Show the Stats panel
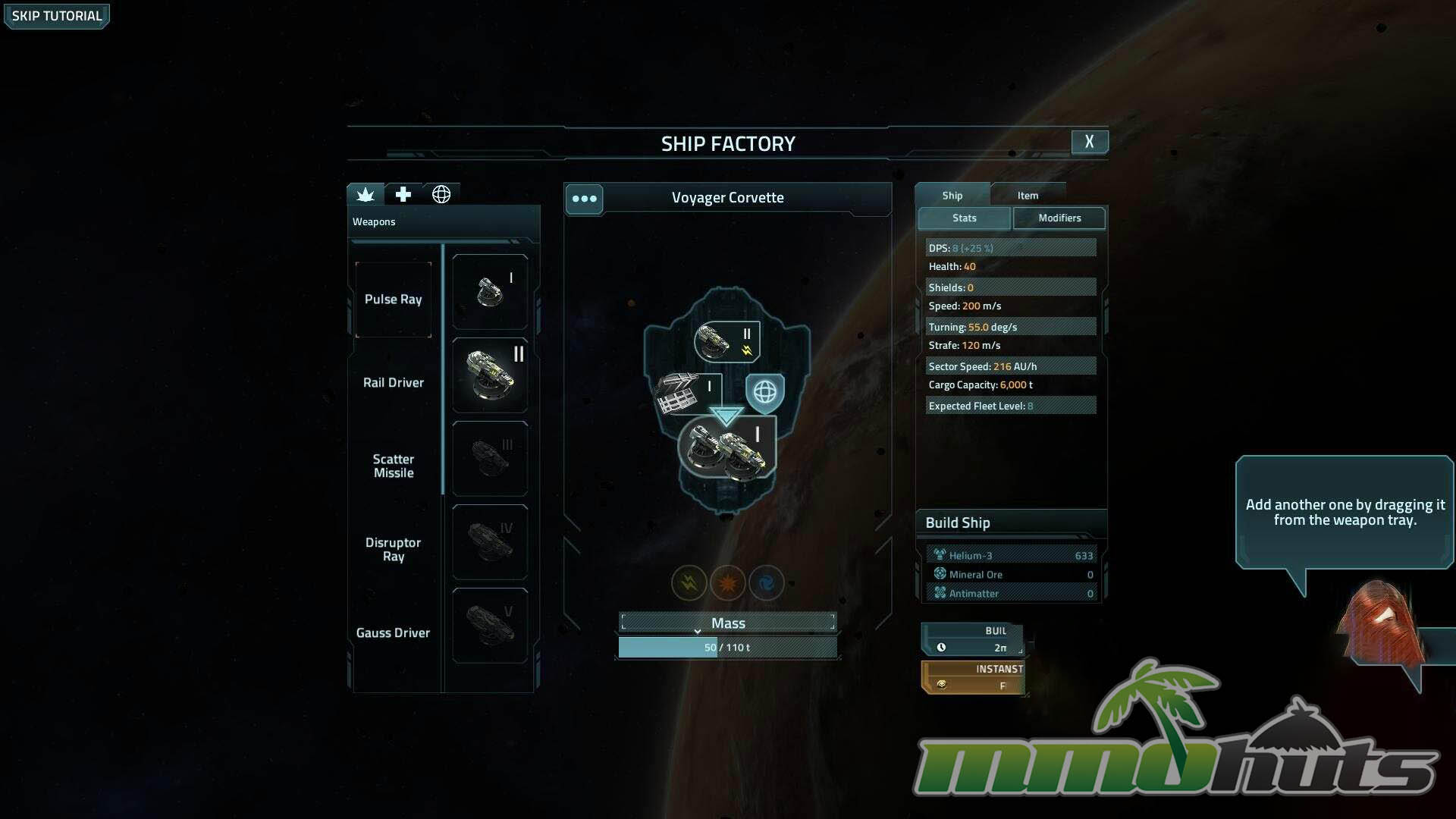 tap(964, 218)
